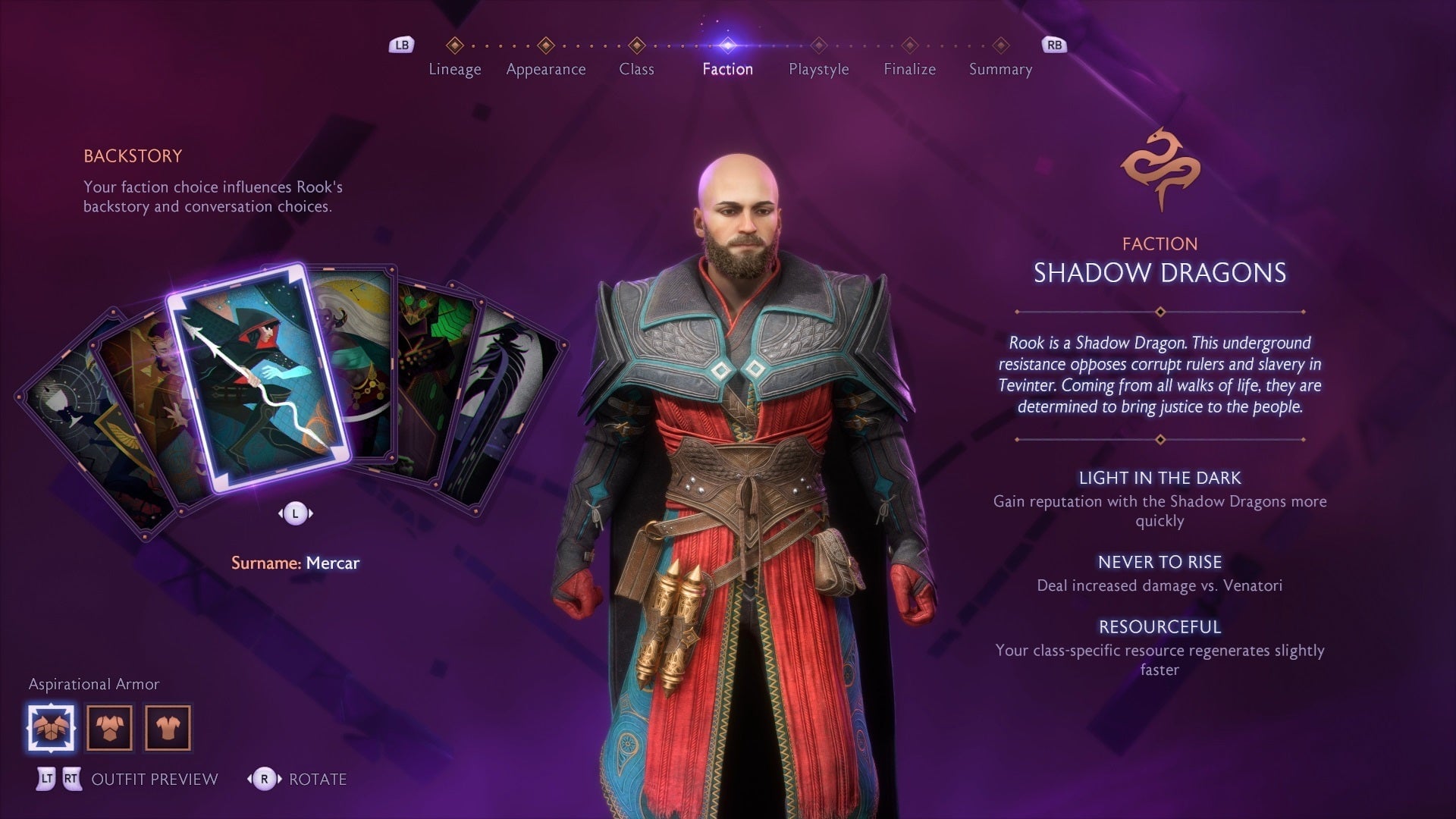This screenshot has height=819, width=1456.
Task: Click the LB bumper icon near Lineage
Action: click(x=401, y=45)
